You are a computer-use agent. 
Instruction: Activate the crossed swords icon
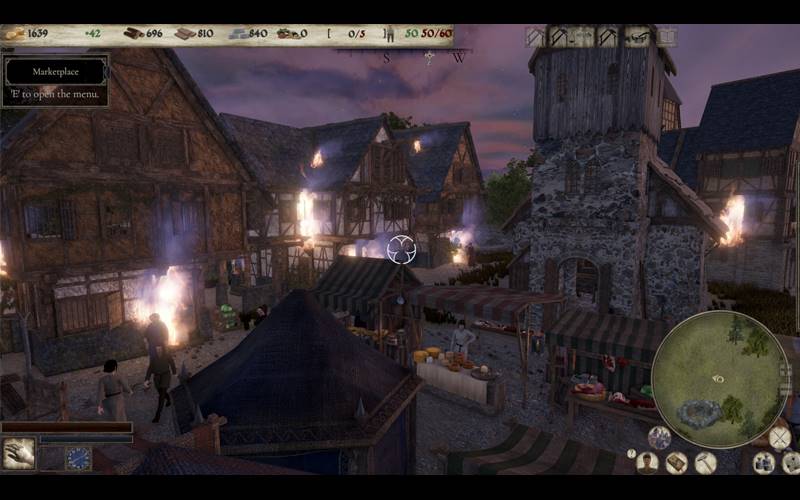780,437
